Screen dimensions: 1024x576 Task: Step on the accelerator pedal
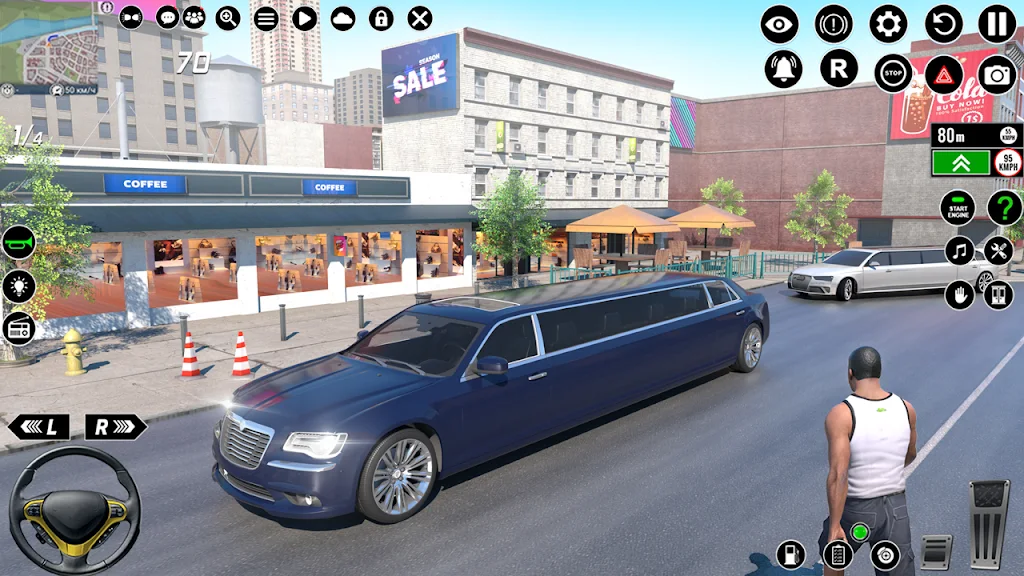pyautogui.click(x=988, y=522)
